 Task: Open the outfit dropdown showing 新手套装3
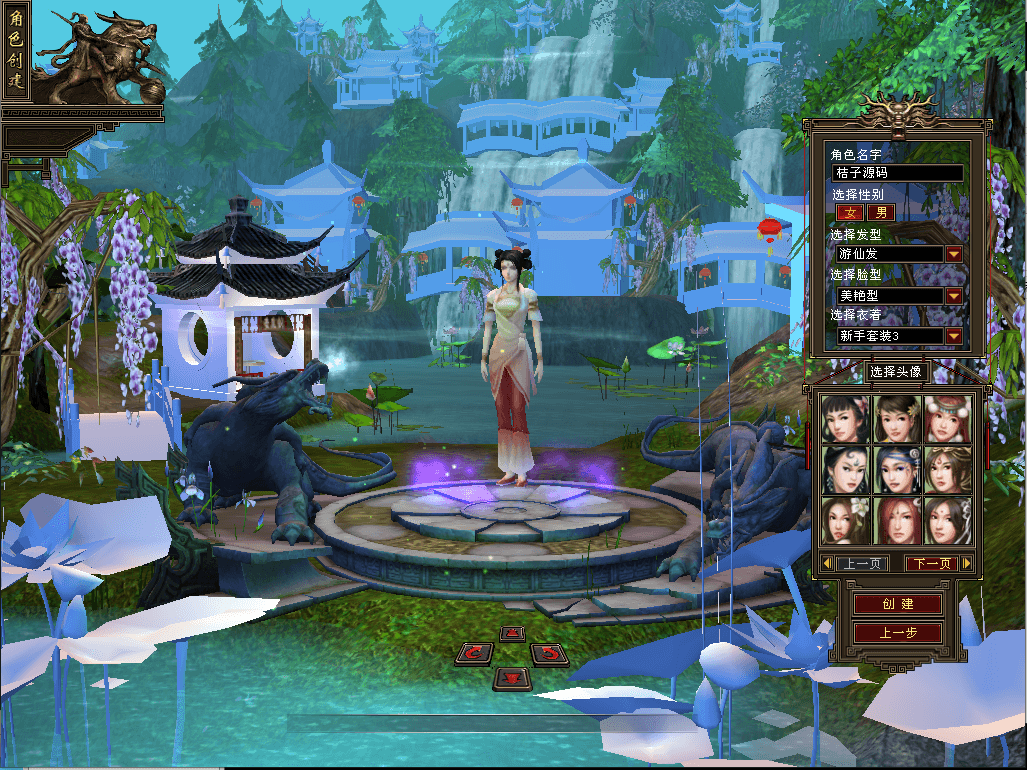coord(954,336)
